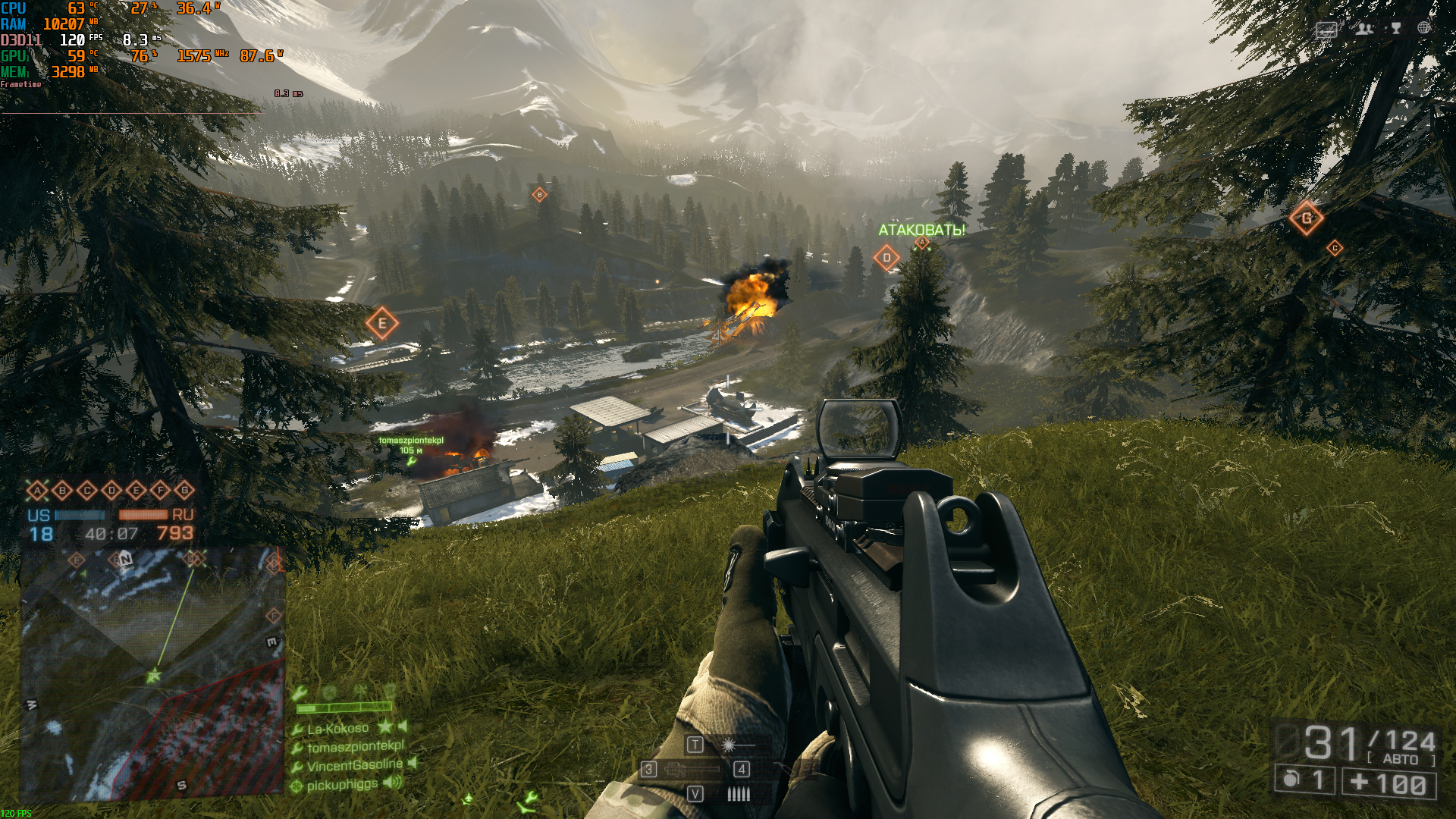This screenshot has width=1456, height=819.
Task: Select squad member pickuphiggs
Action: click(342, 785)
